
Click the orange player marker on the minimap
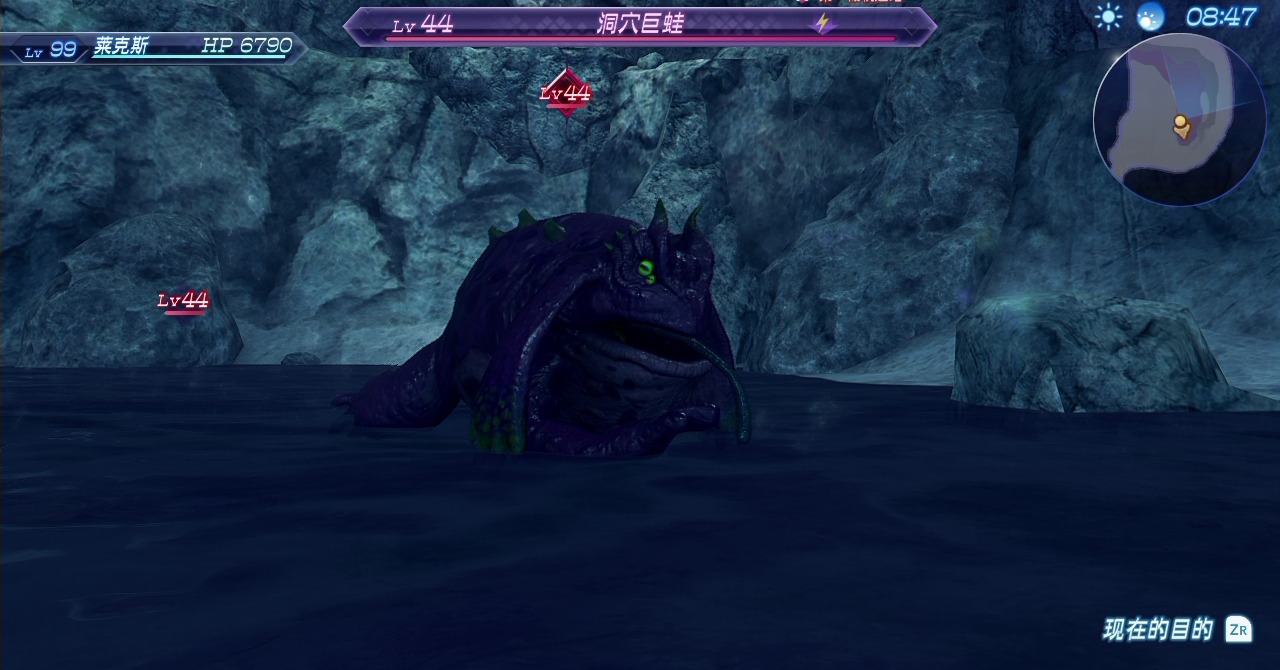tap(1181, 125)
